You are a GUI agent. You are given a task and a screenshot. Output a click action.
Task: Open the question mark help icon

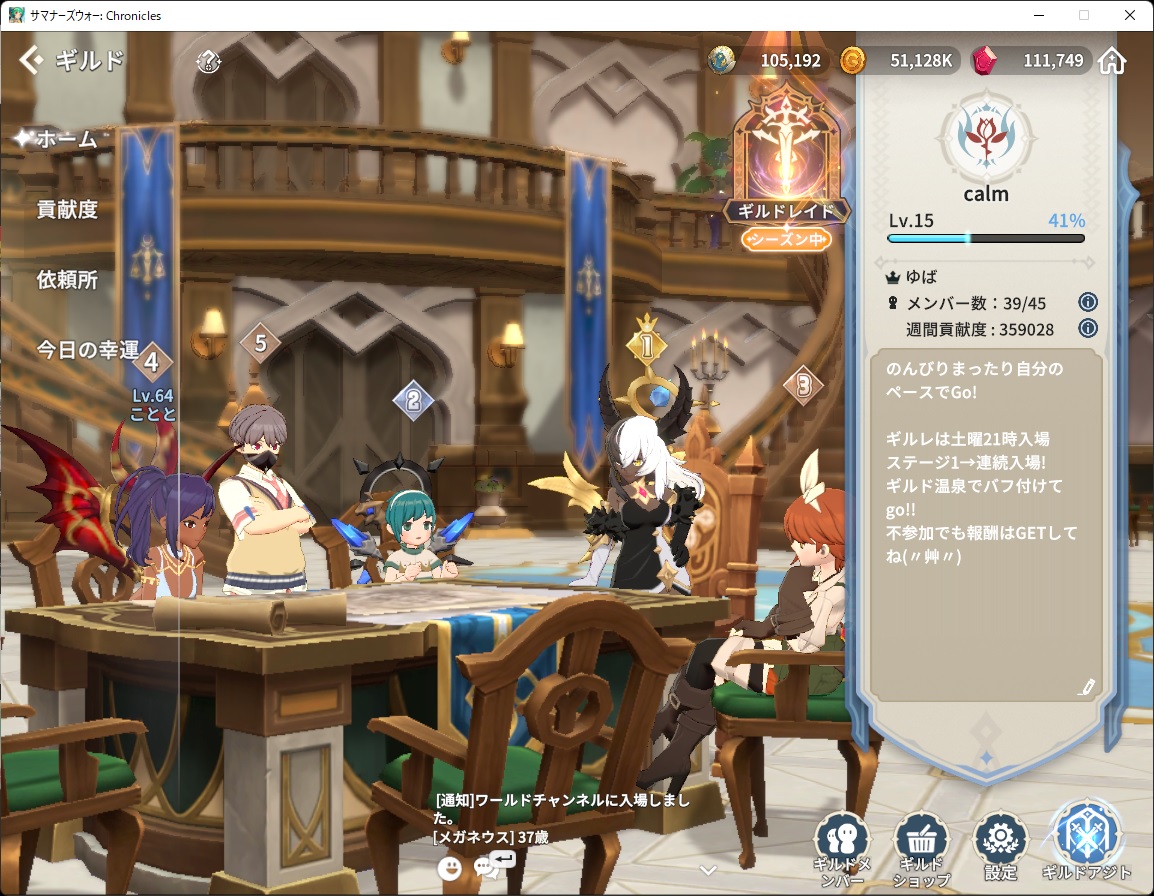[x=208, y=61]
